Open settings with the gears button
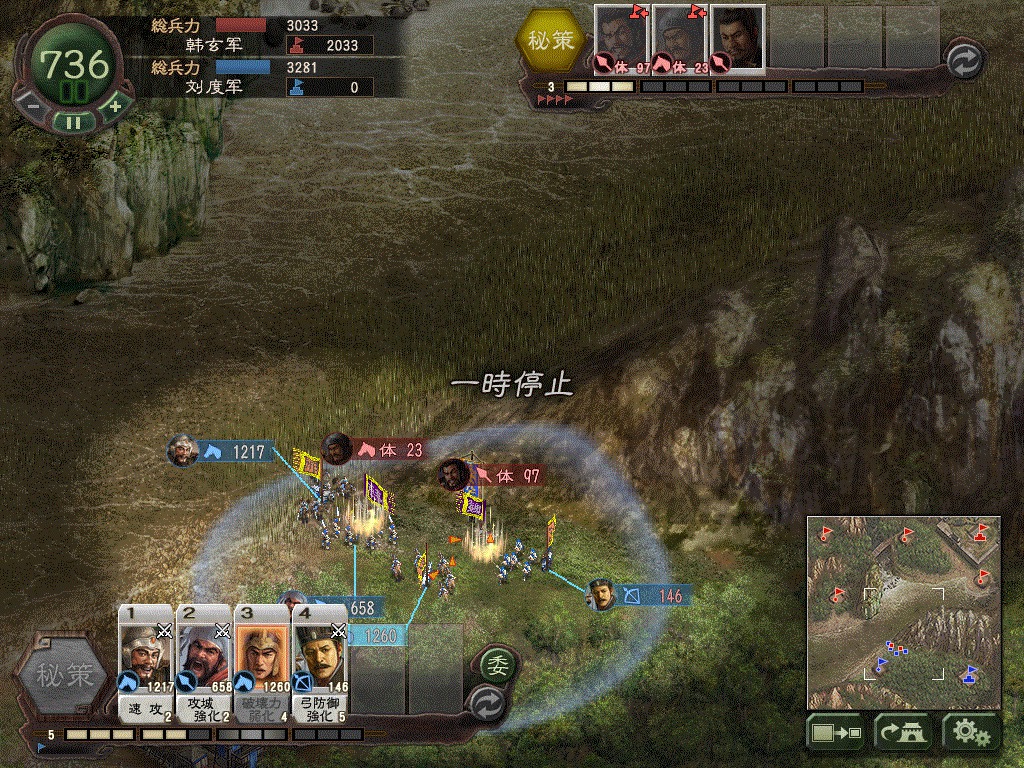1024x768 pixels. point(971,733)
